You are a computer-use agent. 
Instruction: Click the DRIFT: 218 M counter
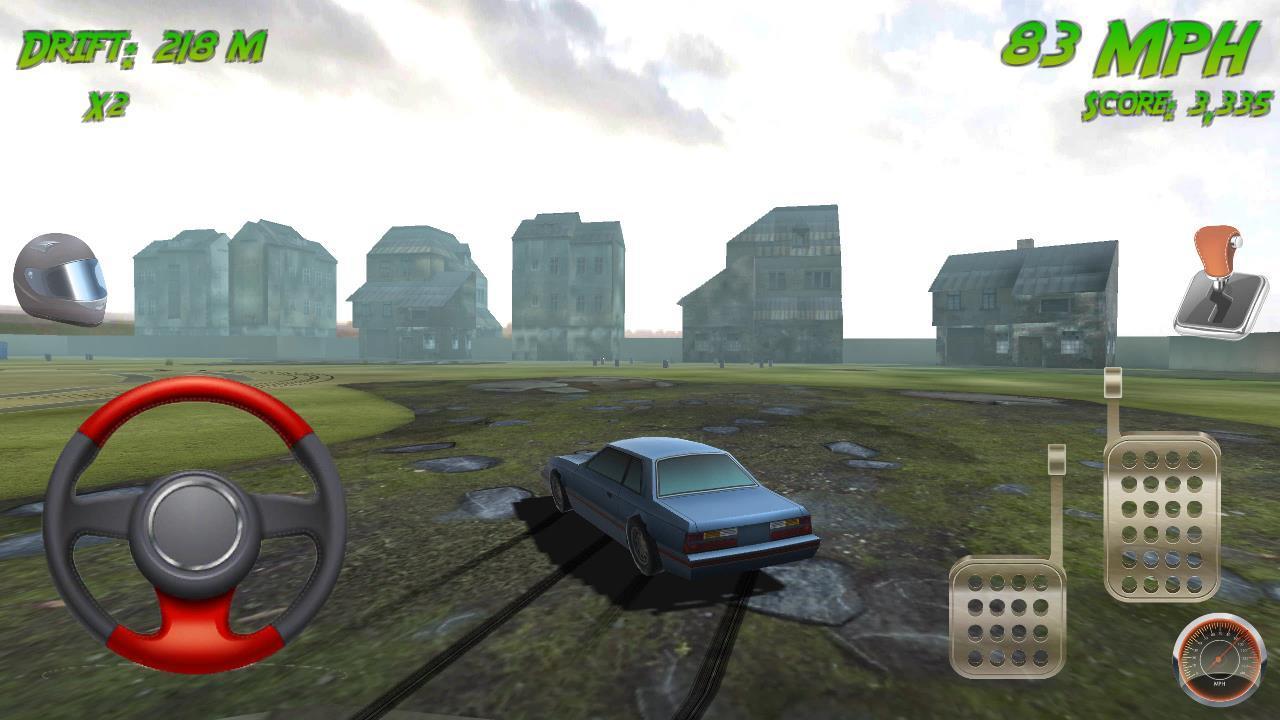pyautogui.click(x=140, y=45)
